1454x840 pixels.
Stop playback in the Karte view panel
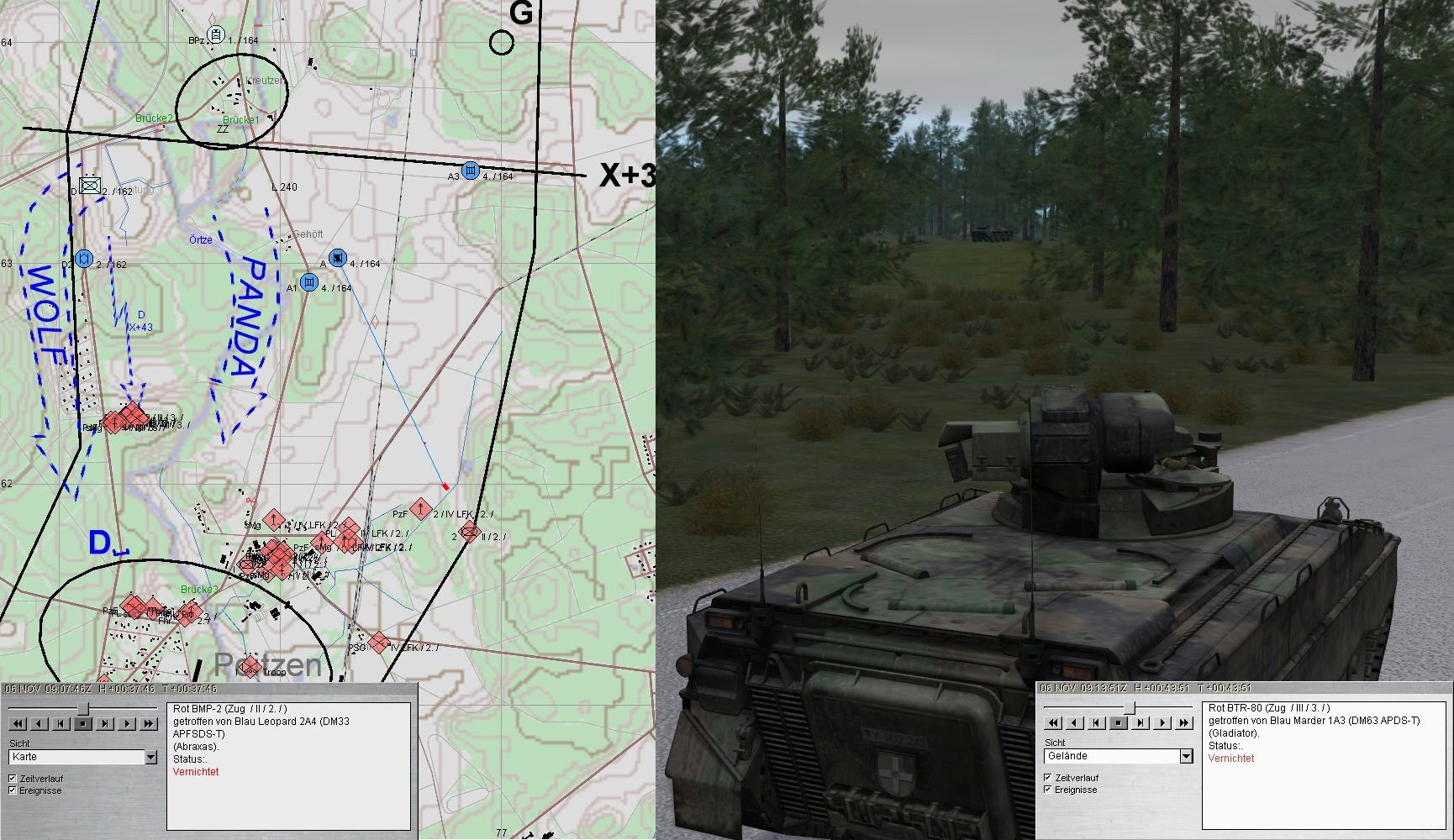coord(83,723)
